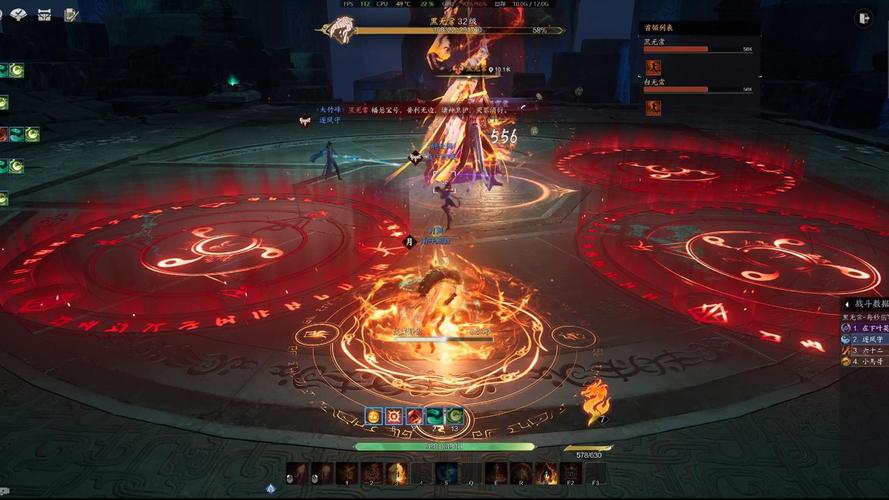Activate the skill bound to key 1
The image size is (889, 500).
pyautogui.click(x=346, y=473)
